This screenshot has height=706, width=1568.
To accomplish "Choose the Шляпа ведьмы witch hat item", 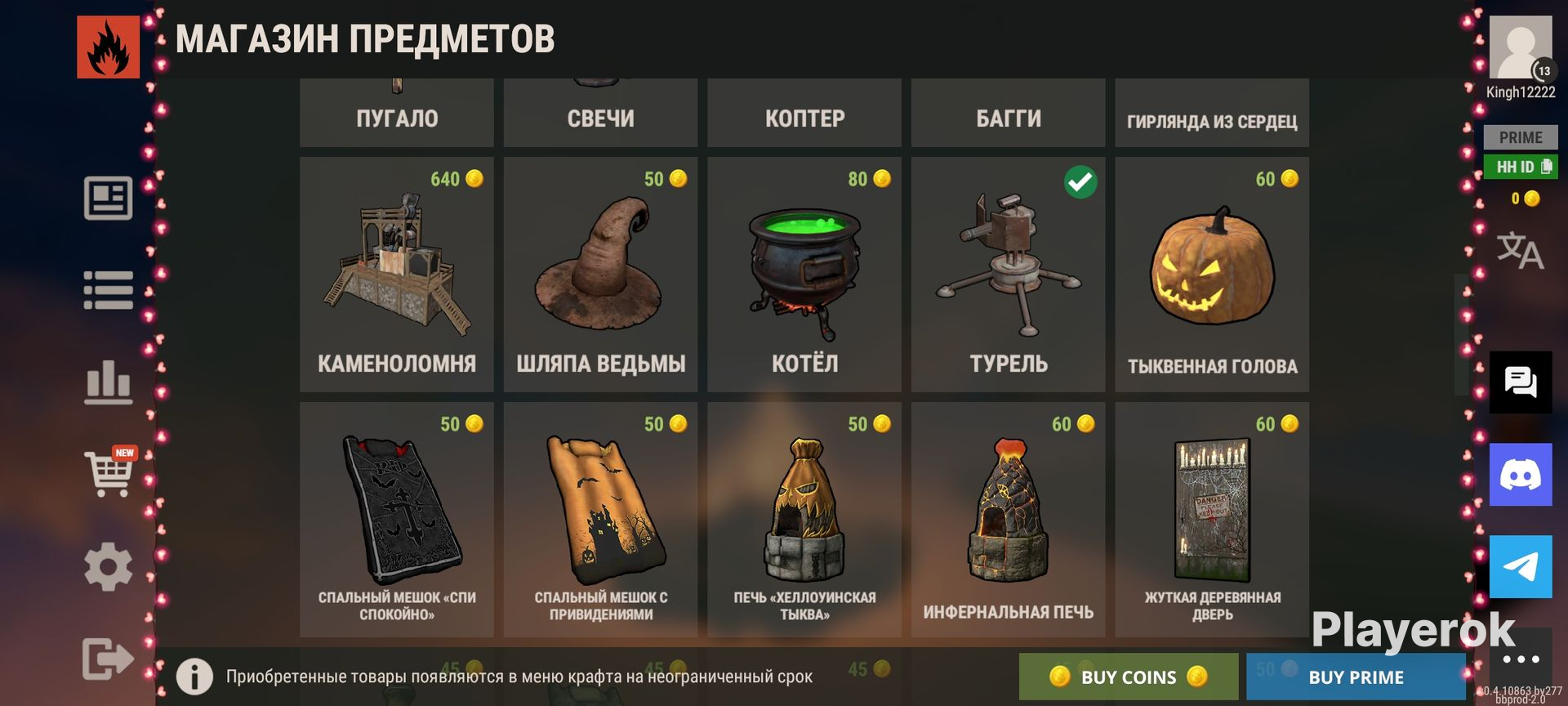I will pos(600,275).
